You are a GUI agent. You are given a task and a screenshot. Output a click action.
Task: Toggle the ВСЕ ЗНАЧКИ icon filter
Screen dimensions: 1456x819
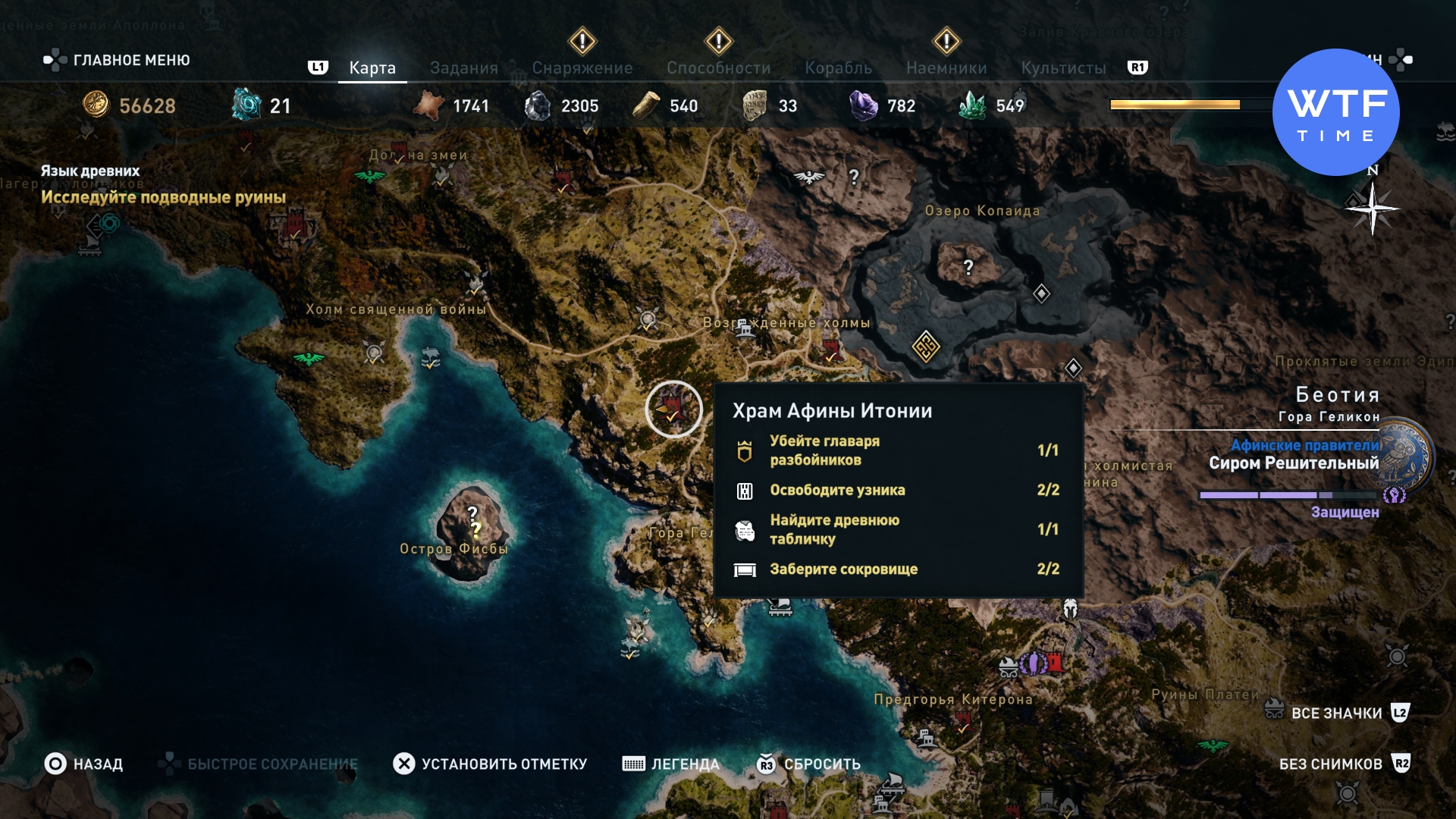[x=1336, y=713]
